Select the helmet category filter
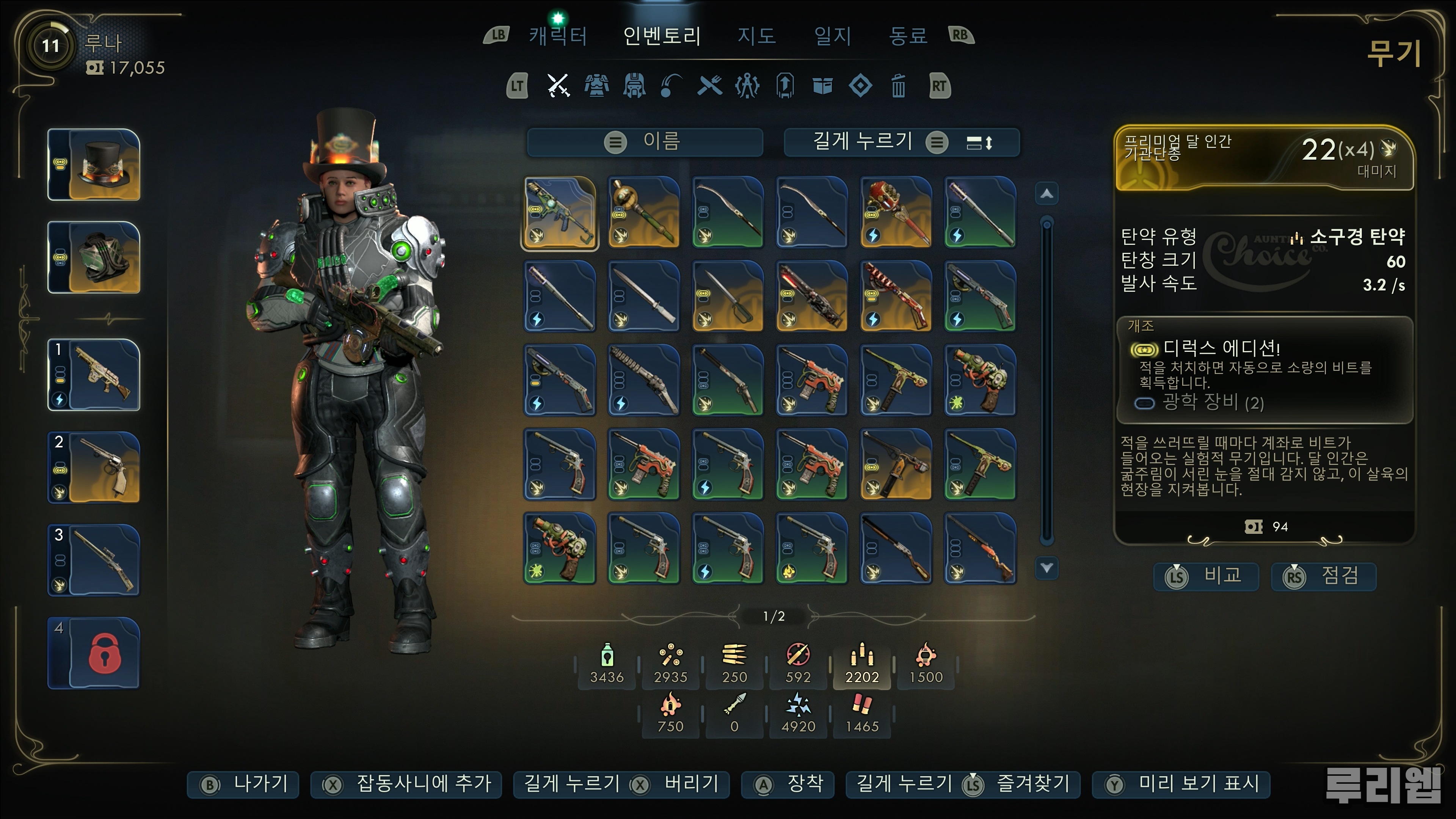Viewport: 1456px width, 819px height. [x=634, y=86]
